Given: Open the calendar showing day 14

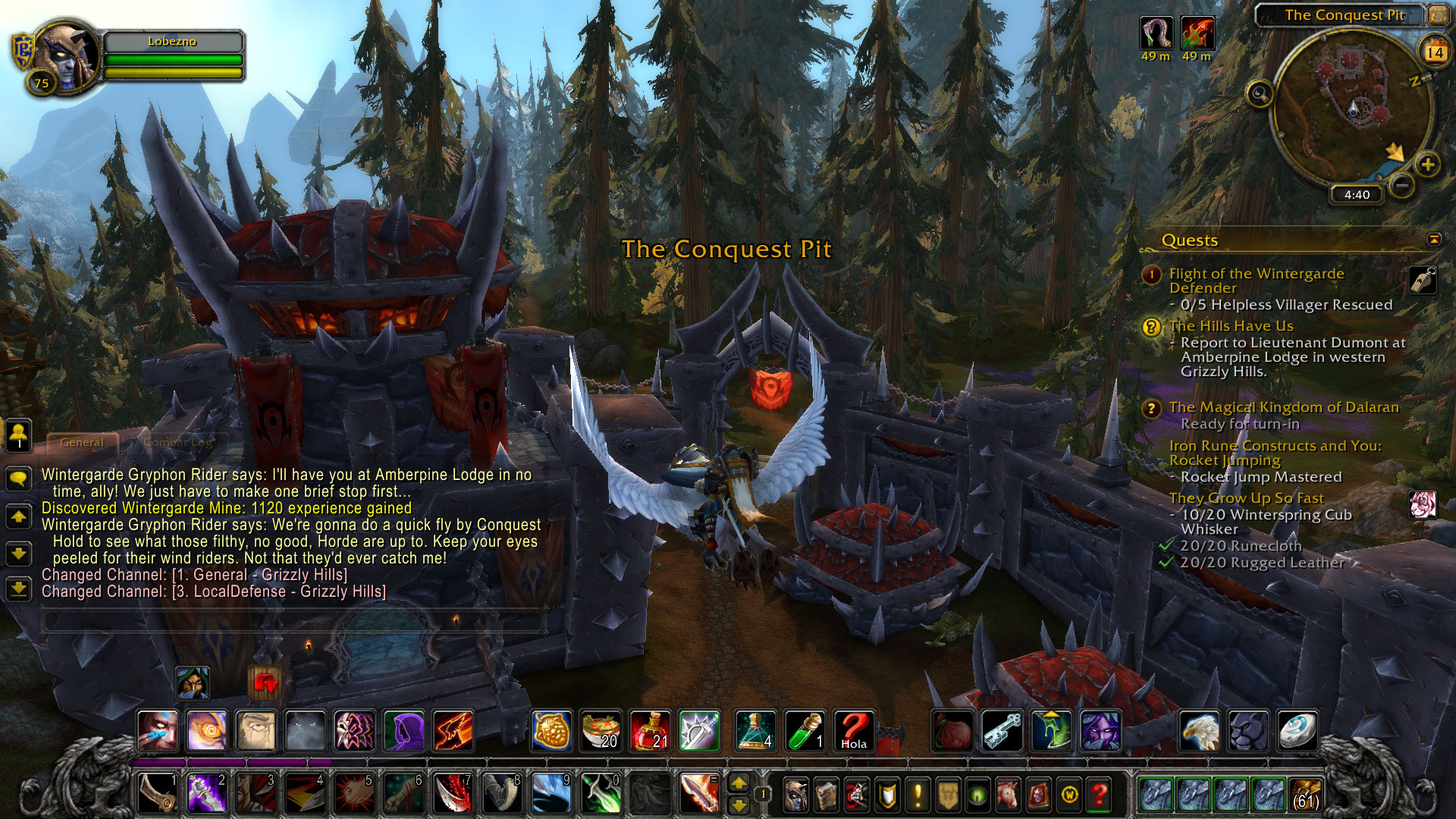Looking at the screenshot, I should tap(1434, 52).
